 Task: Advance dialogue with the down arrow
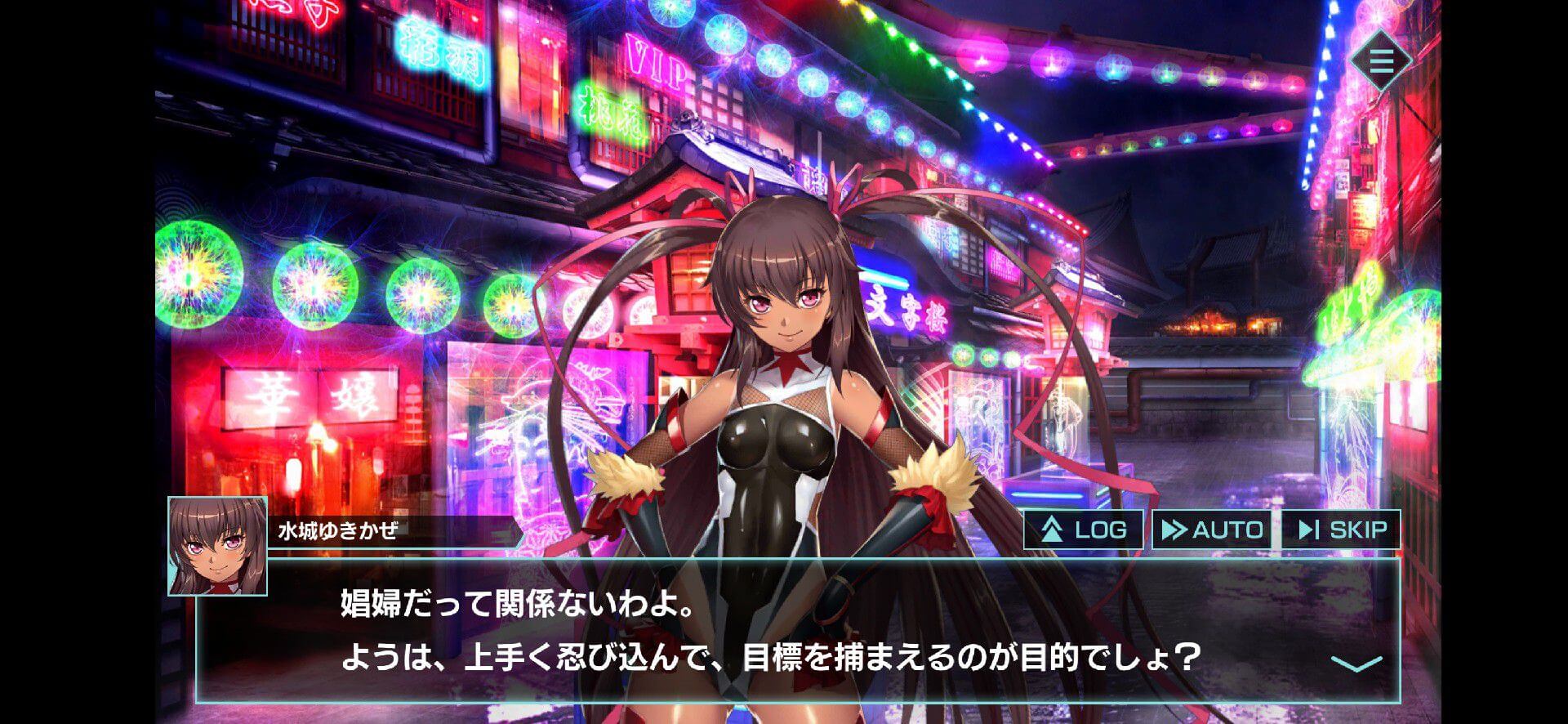tap(1356, 663)
